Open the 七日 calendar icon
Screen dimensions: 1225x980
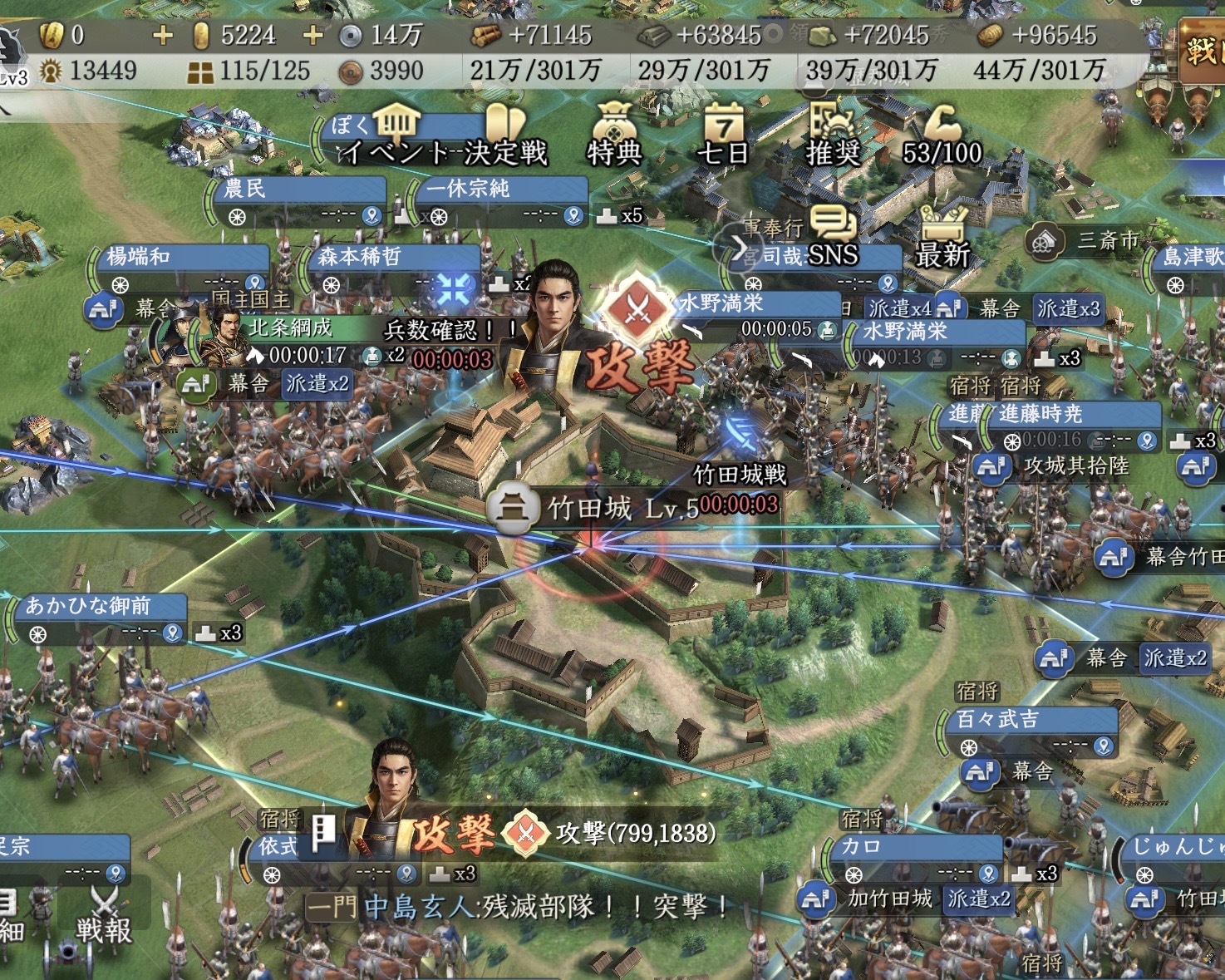coord(723,135)
